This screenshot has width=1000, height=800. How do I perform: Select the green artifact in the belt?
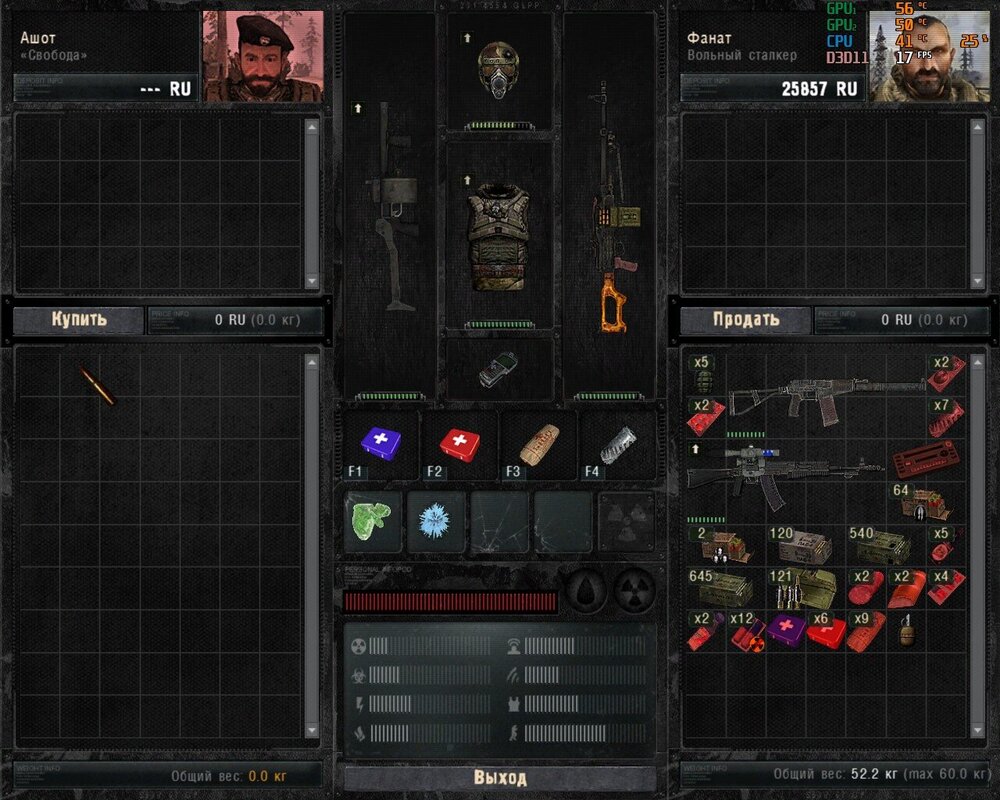pyautogui.click(x=373, y=518)
